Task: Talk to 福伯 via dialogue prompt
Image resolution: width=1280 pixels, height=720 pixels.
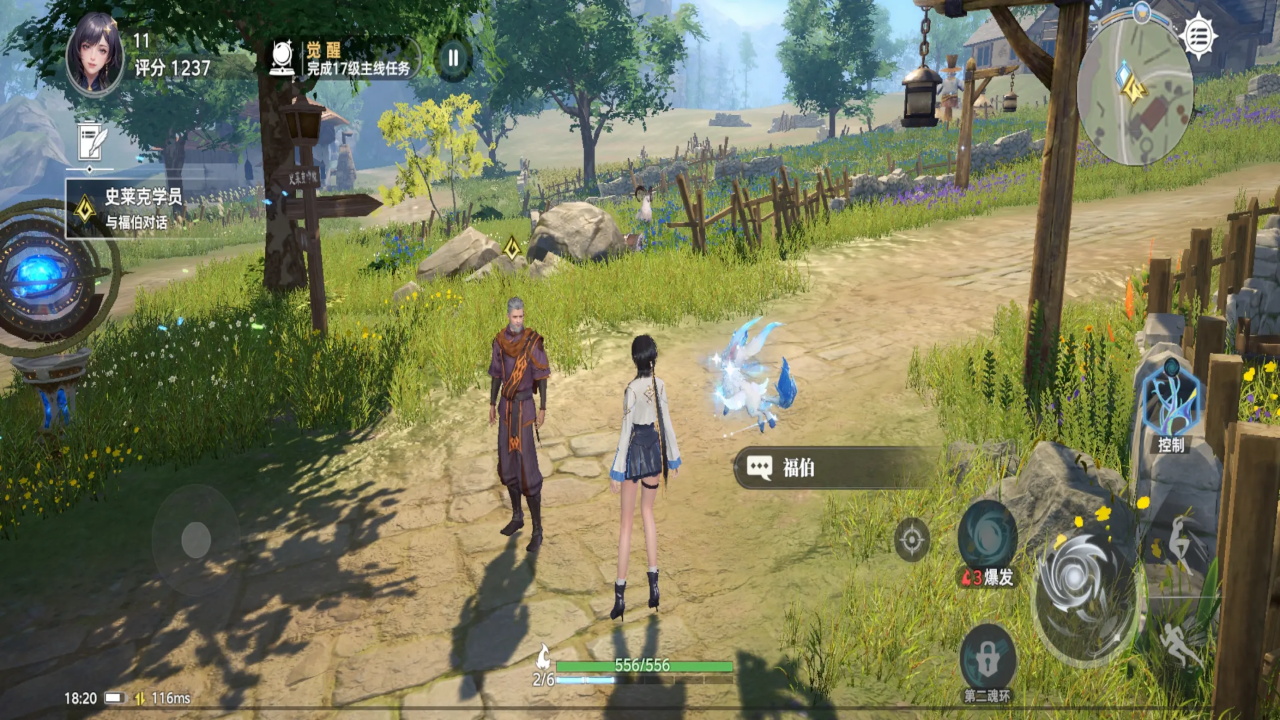Action: 835,467
